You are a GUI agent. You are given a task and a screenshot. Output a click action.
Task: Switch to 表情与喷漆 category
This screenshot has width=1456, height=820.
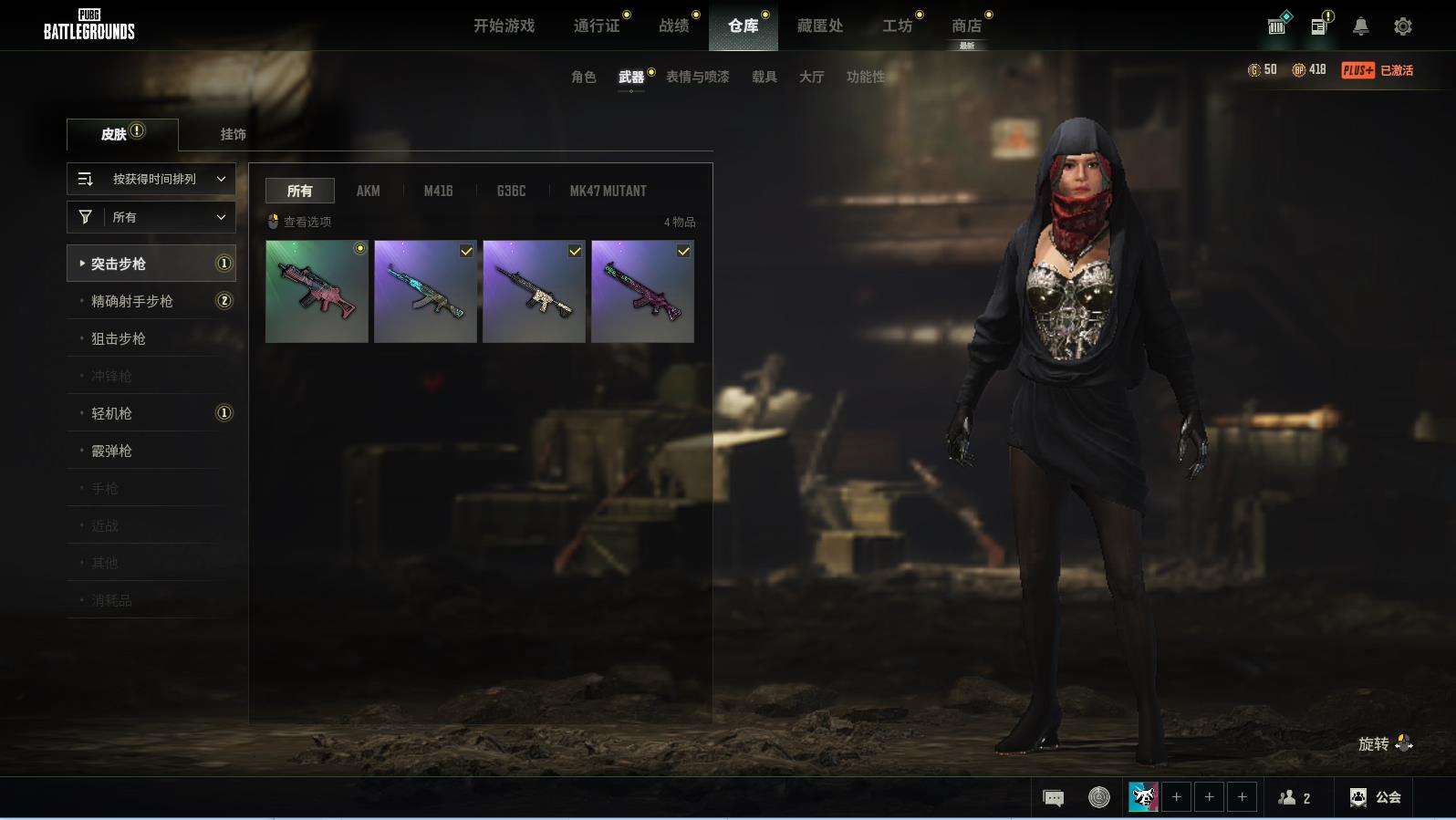click(697, 77)
